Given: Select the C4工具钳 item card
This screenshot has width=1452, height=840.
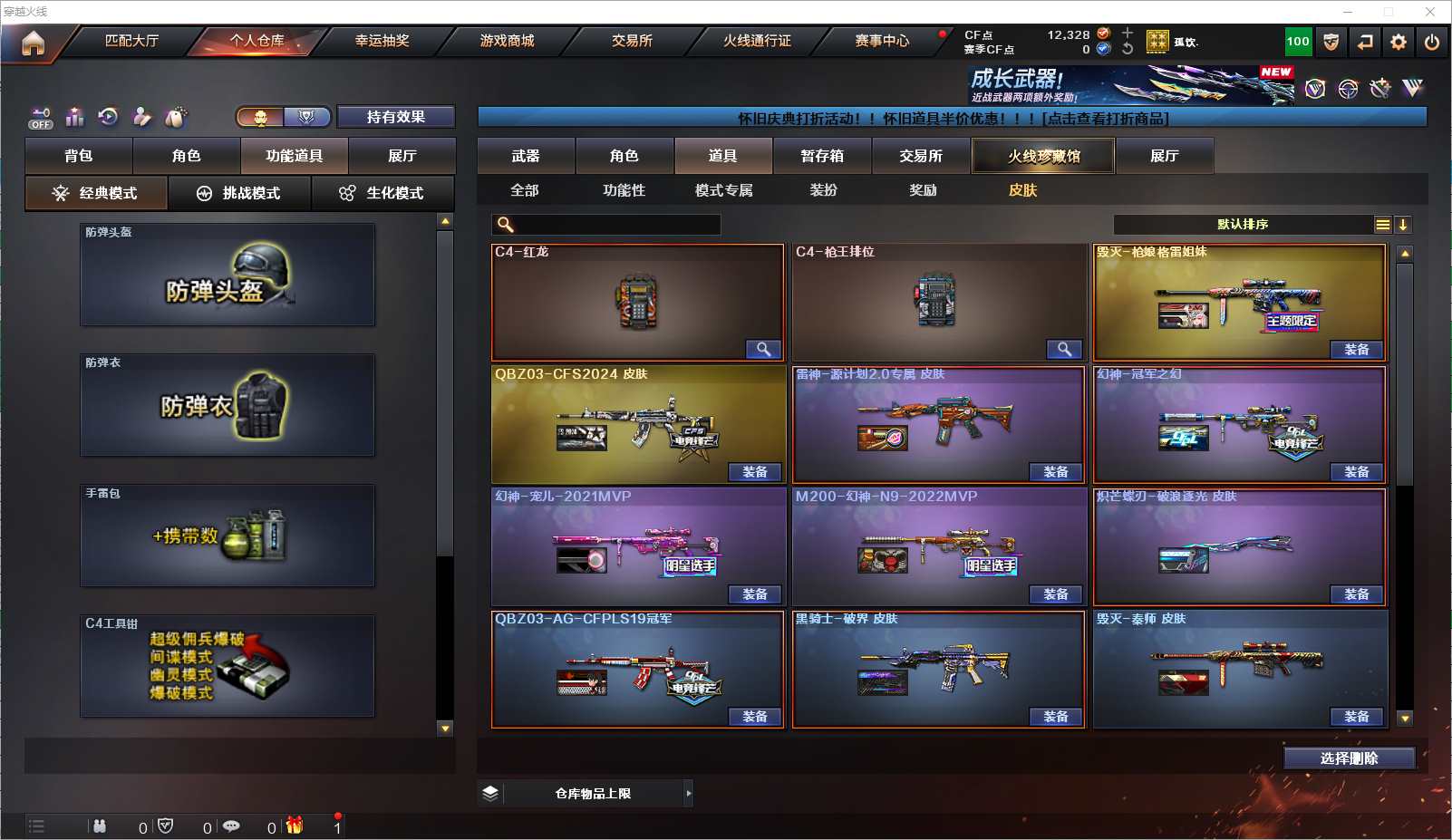Looking at the screenshot, I should (x=227, y=666).
